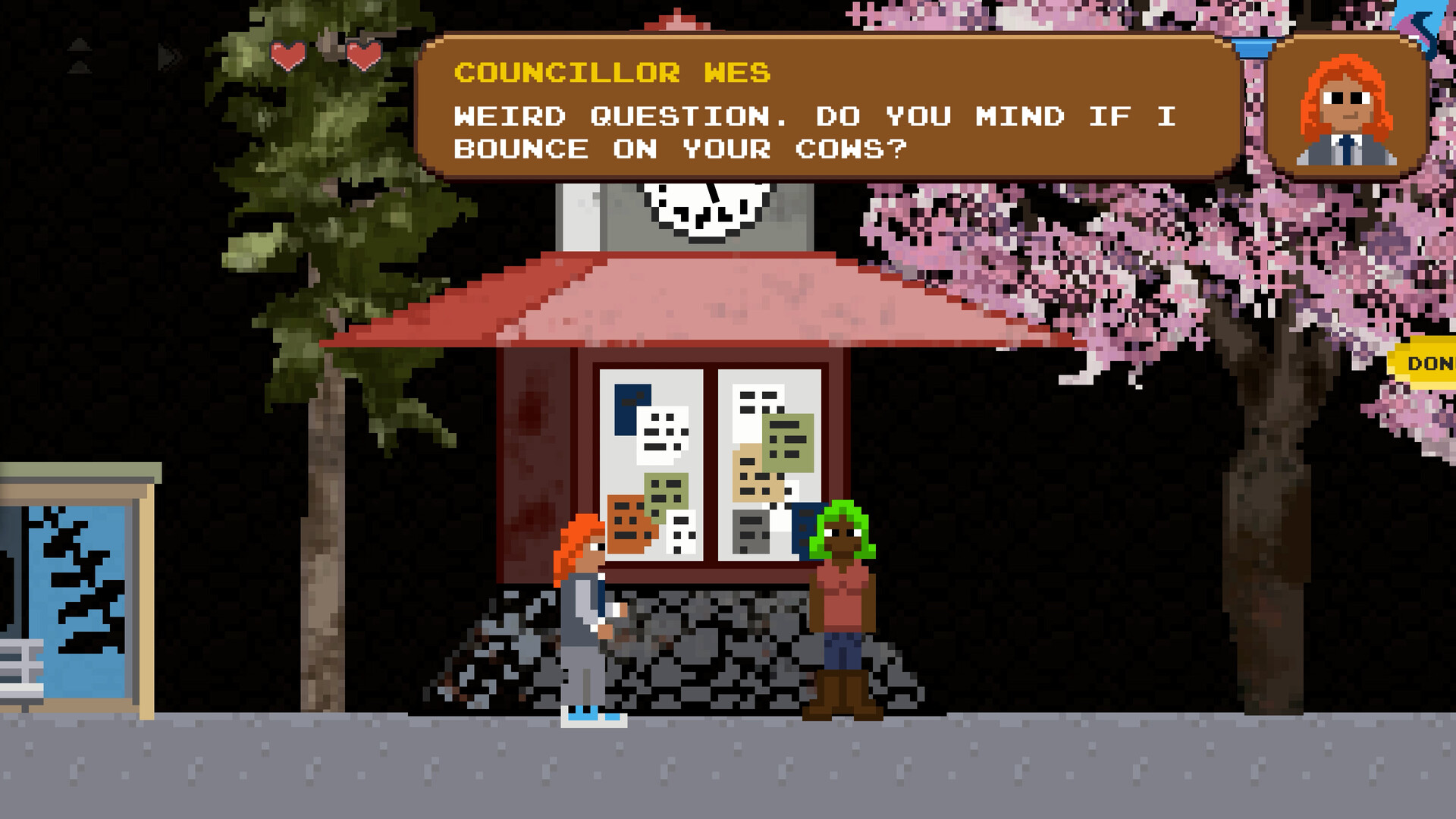The height and width of the screenshot is (819, 1456).
Task: Click the COUNCILLOR WES name label
Action: (611, 72)
